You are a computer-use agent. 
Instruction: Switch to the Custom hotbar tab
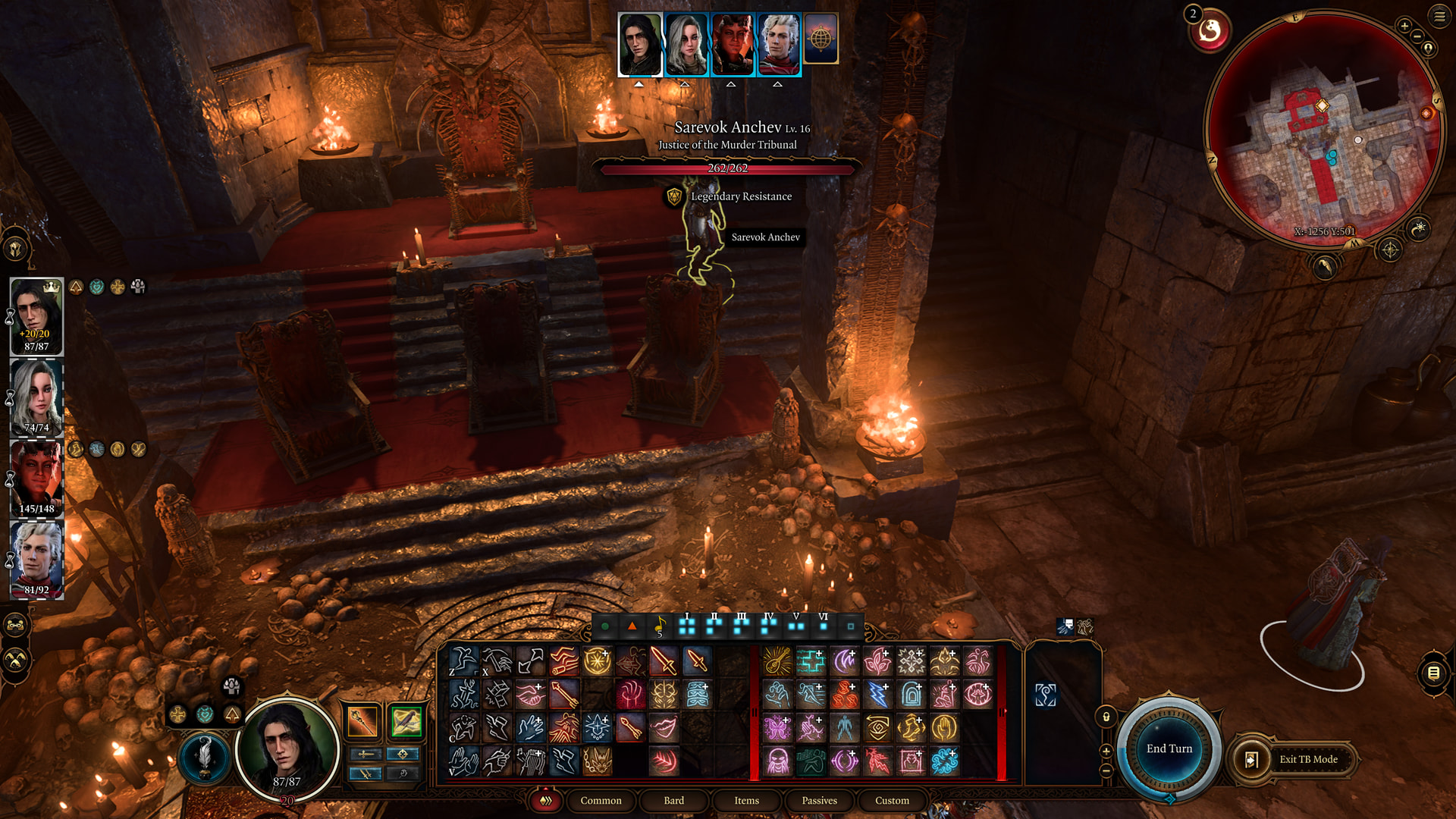tap(892, 800)
